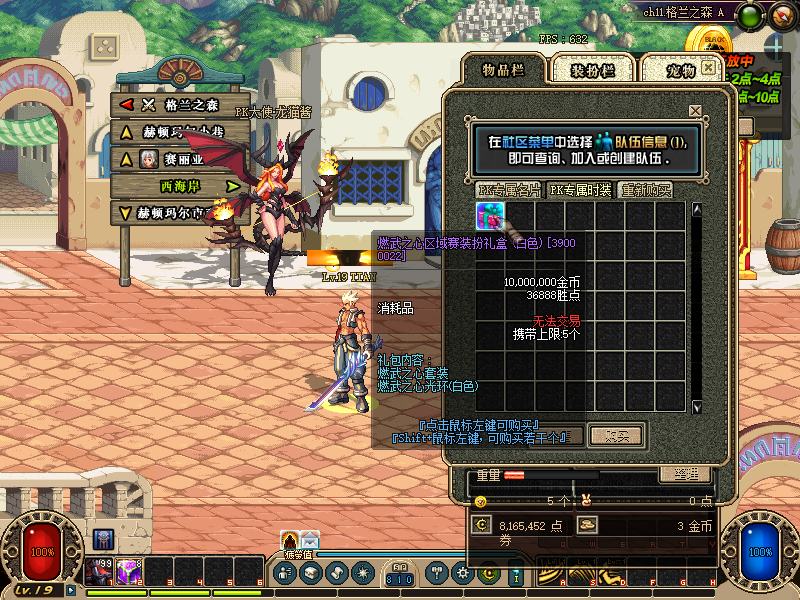The width and height of the screenshot is (800, 600).
Task: Switch to the 物品栏 inventory tab
Action: [503, 69]
